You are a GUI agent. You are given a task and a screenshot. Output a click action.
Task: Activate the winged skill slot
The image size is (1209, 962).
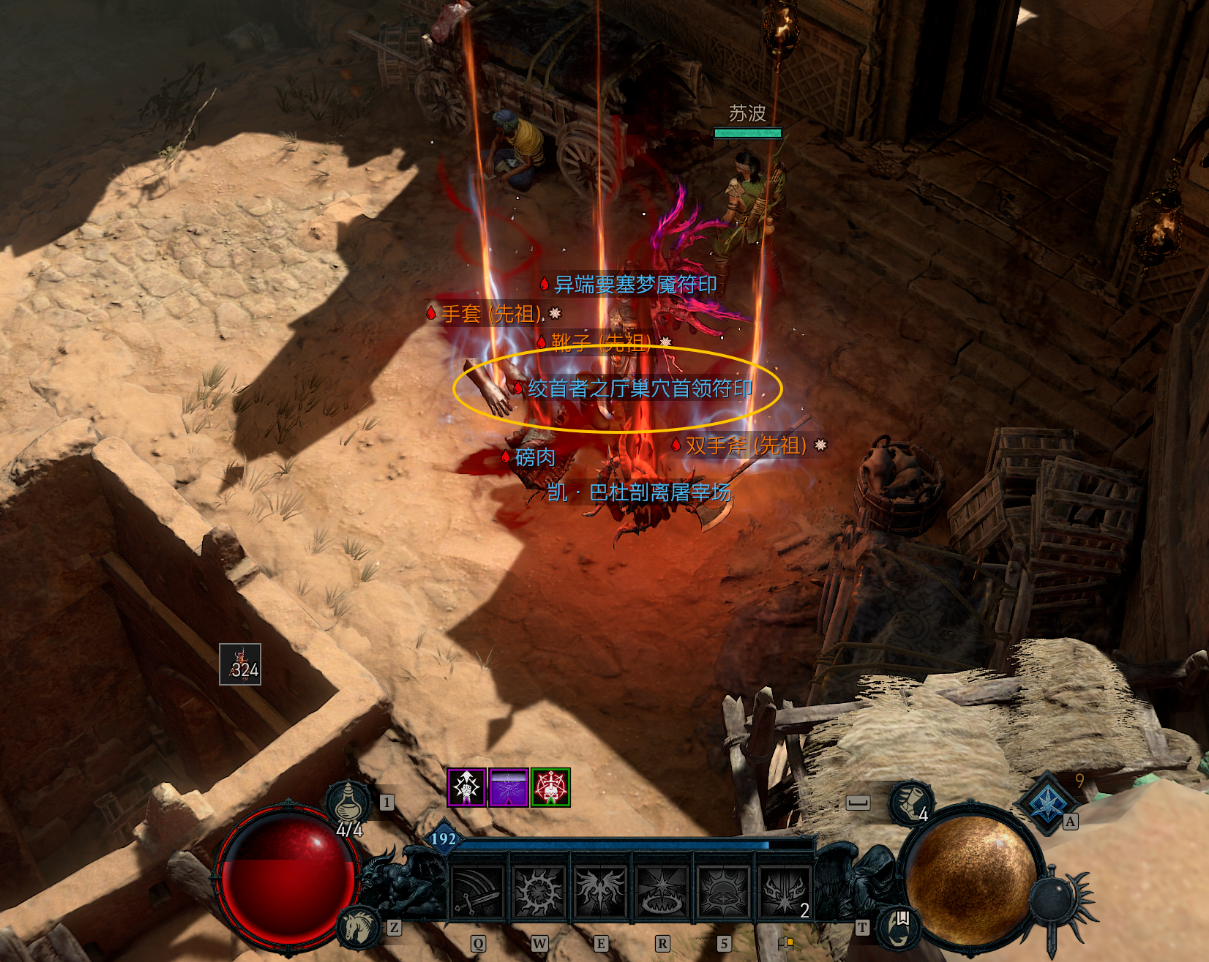(x=602, y=891)
